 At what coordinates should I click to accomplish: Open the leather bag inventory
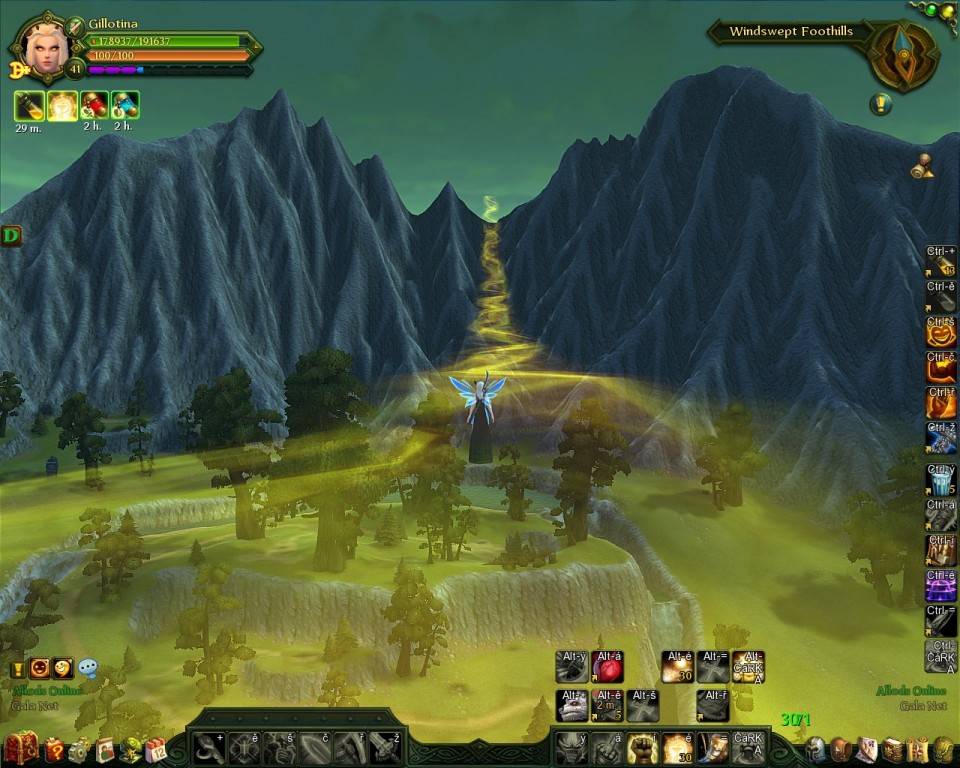click(x=841, y=748)
